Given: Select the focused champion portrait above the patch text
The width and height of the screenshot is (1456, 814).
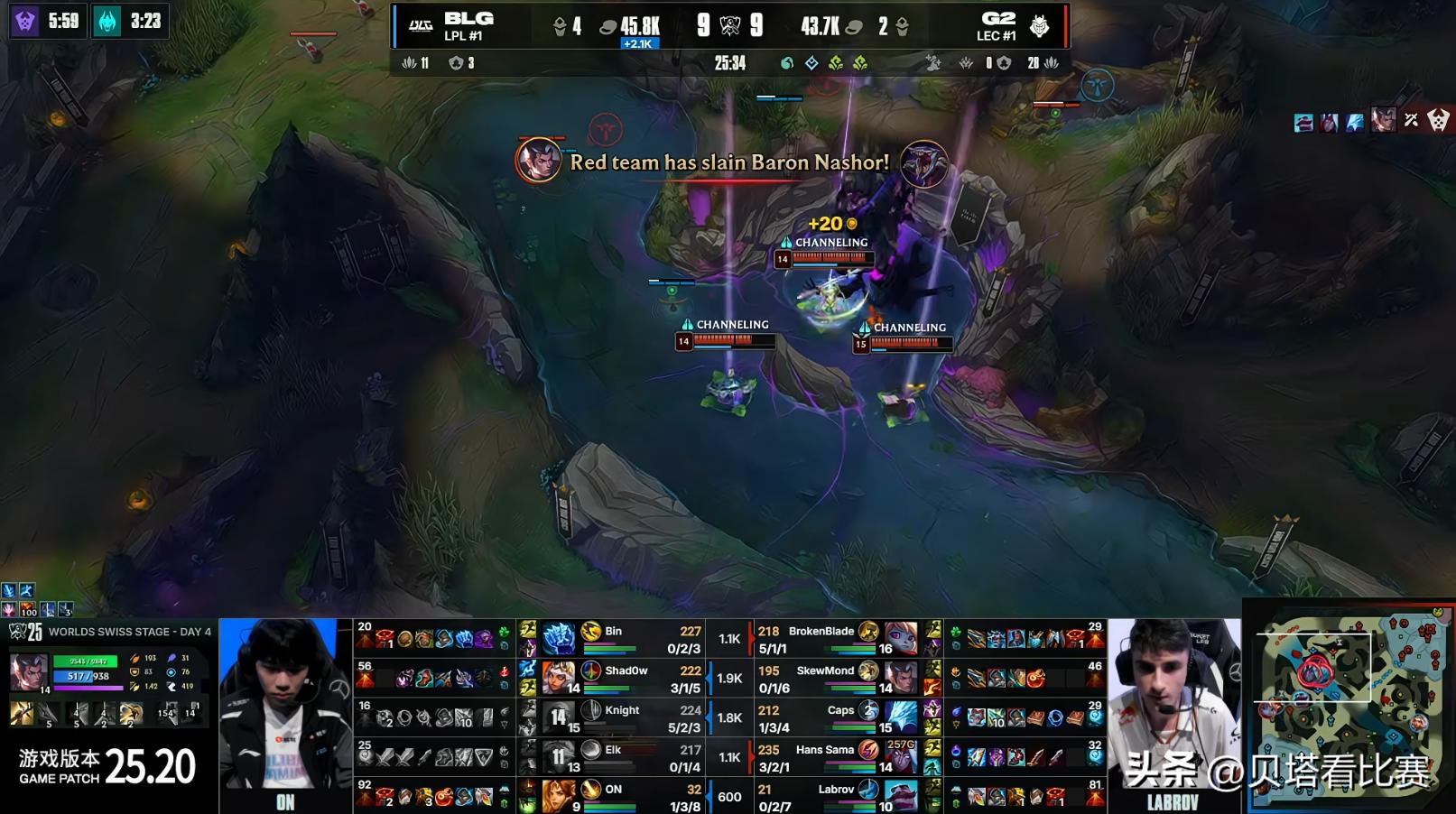Looking at the screenshot, I should point(28,673).
